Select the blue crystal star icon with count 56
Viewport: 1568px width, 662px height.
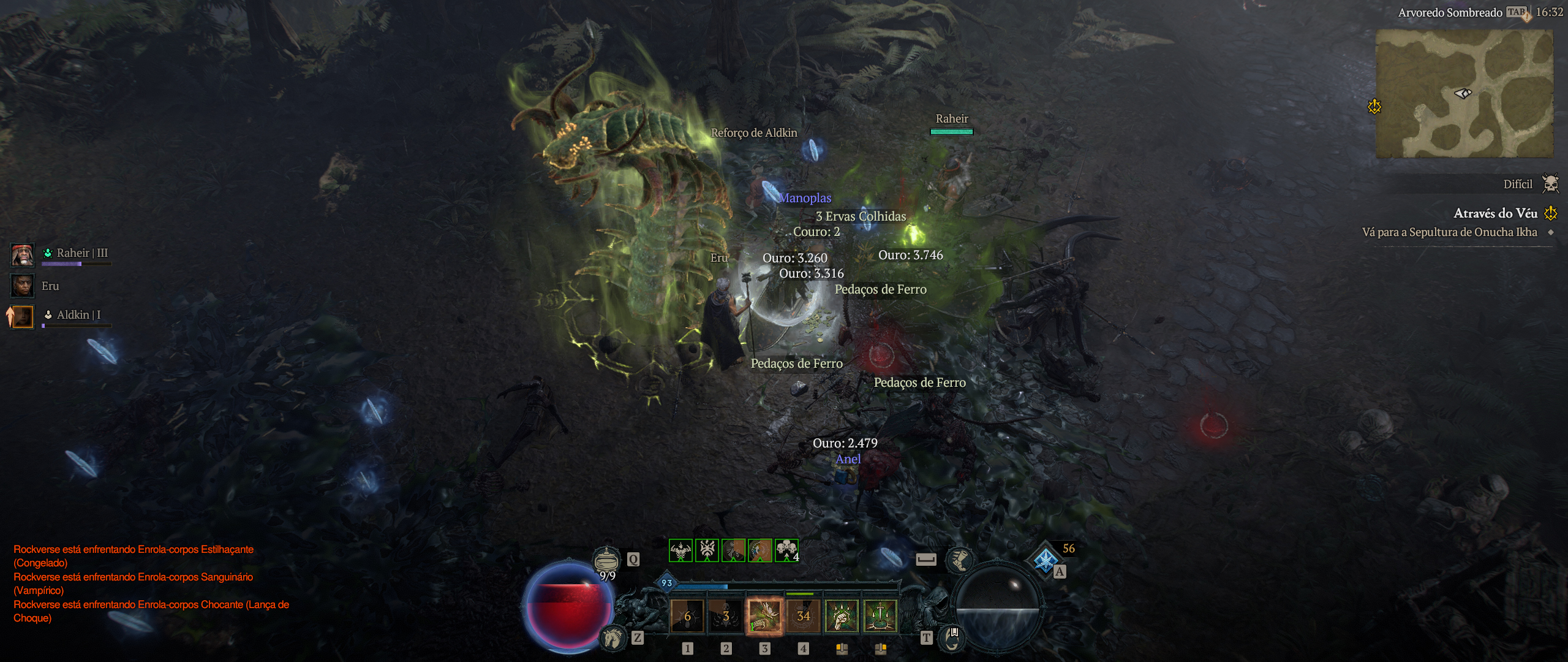[1046, 560]
